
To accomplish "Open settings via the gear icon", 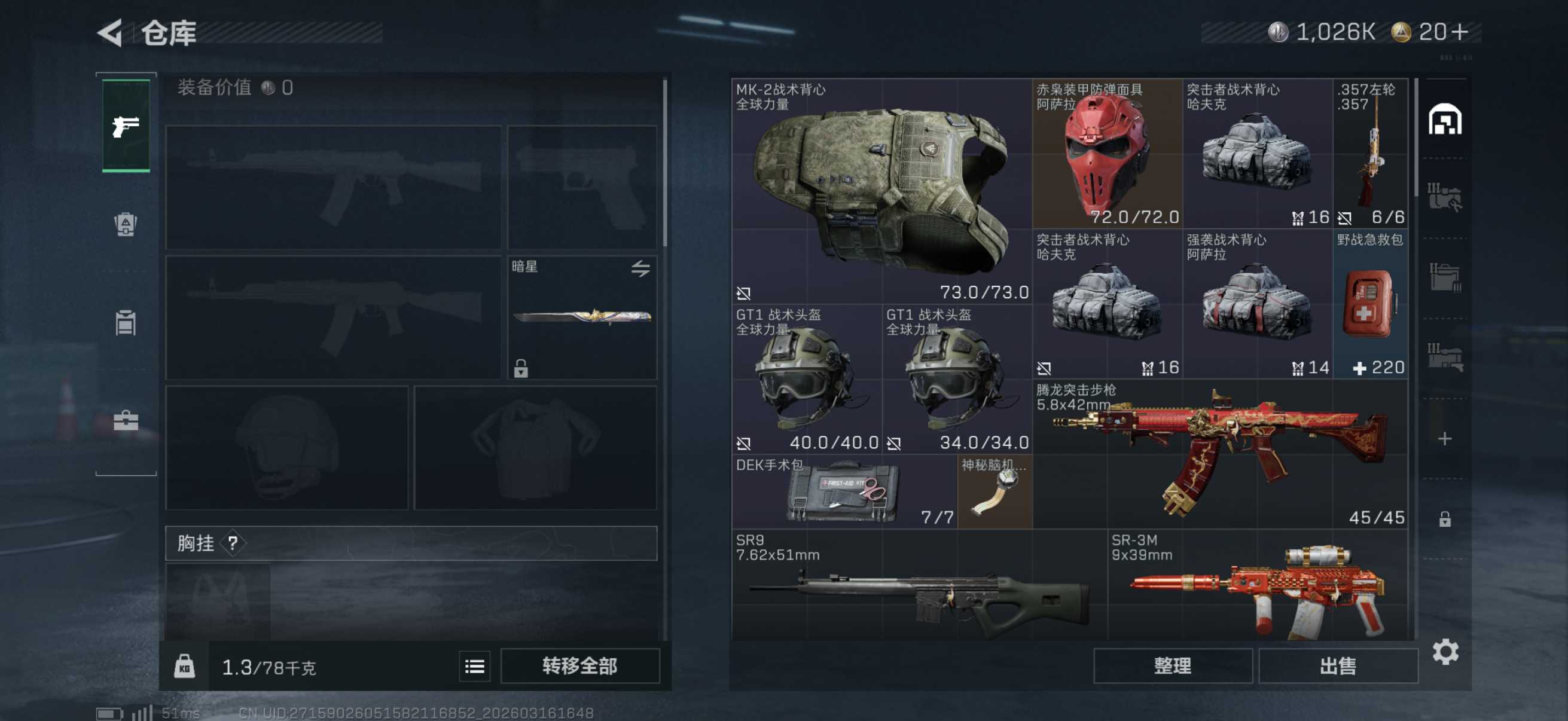I will click(x=1445, y=652).
